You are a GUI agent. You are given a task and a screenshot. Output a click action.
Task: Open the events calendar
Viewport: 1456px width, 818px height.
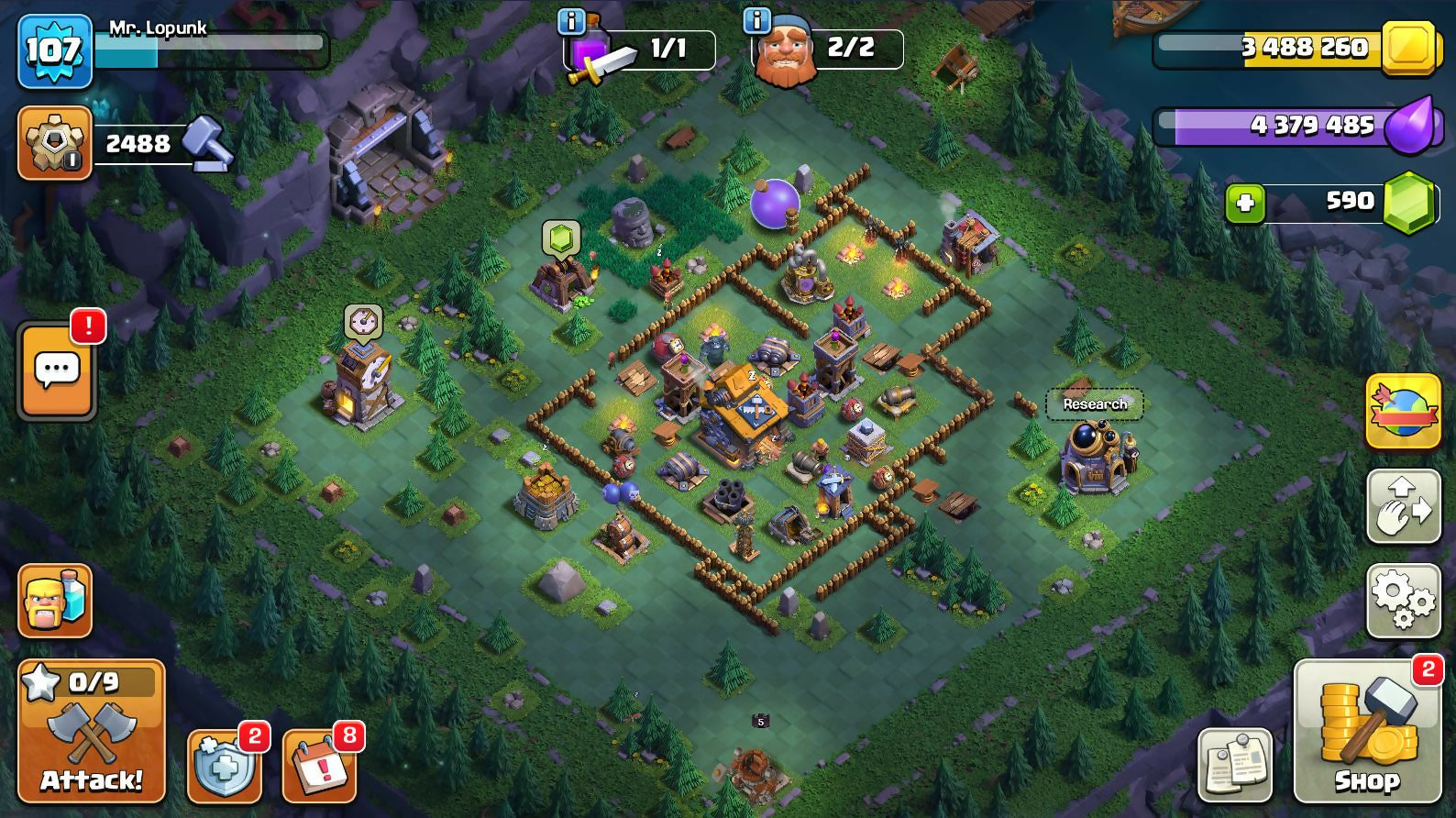click(x=319, y=767)
